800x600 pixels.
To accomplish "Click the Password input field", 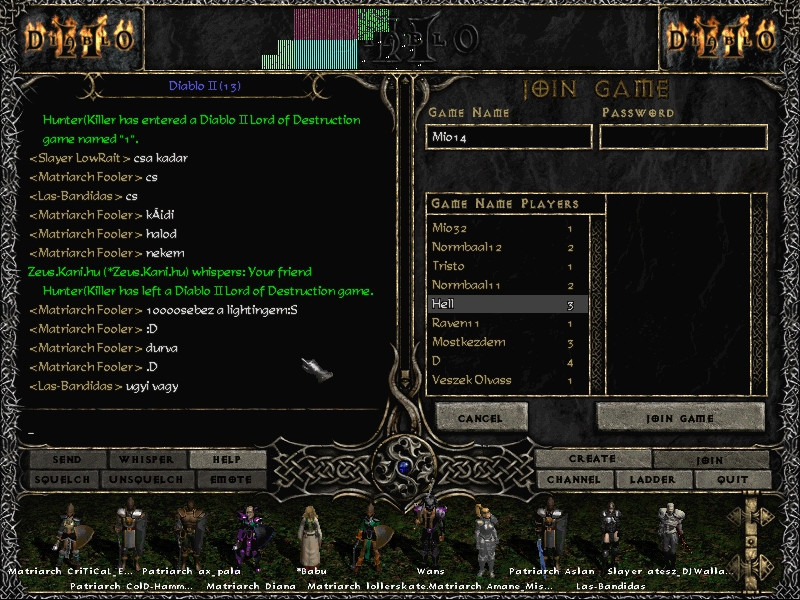I will point(682,137).
